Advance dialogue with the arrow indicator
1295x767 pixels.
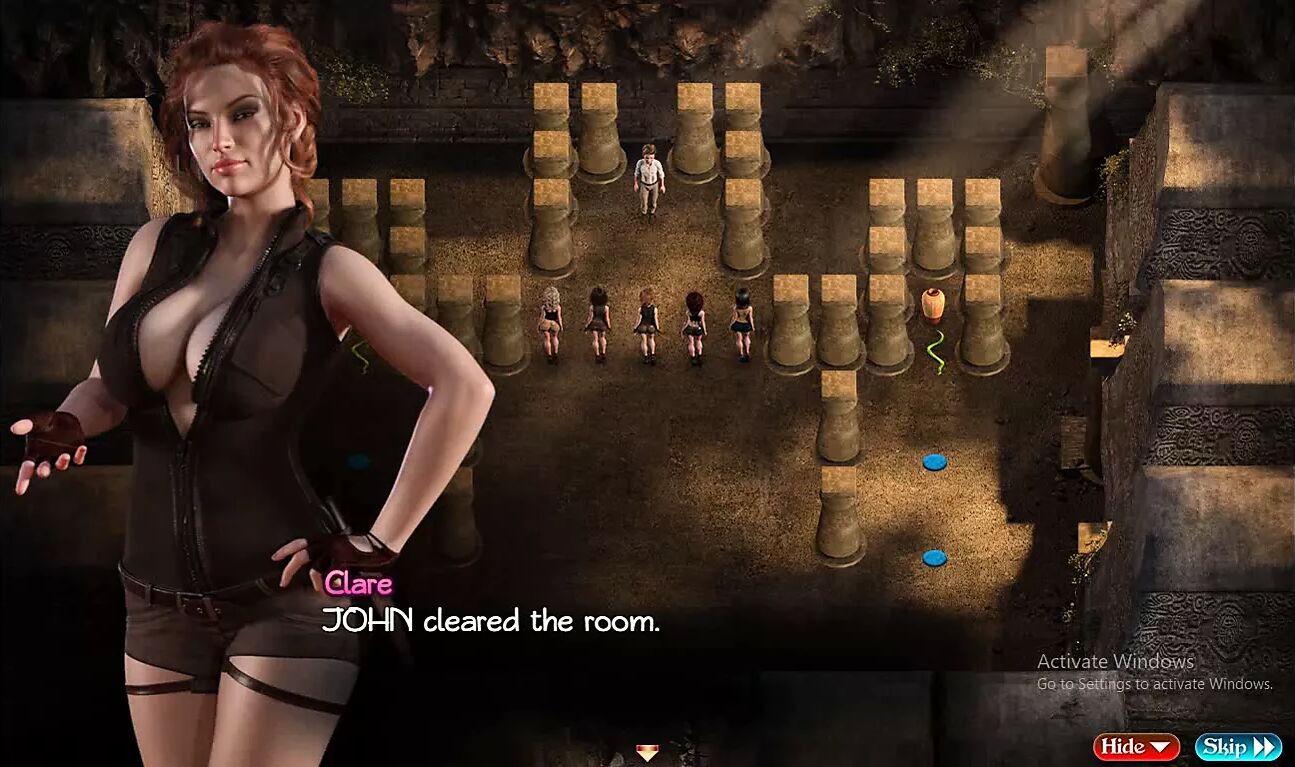[x=648, y=752]
